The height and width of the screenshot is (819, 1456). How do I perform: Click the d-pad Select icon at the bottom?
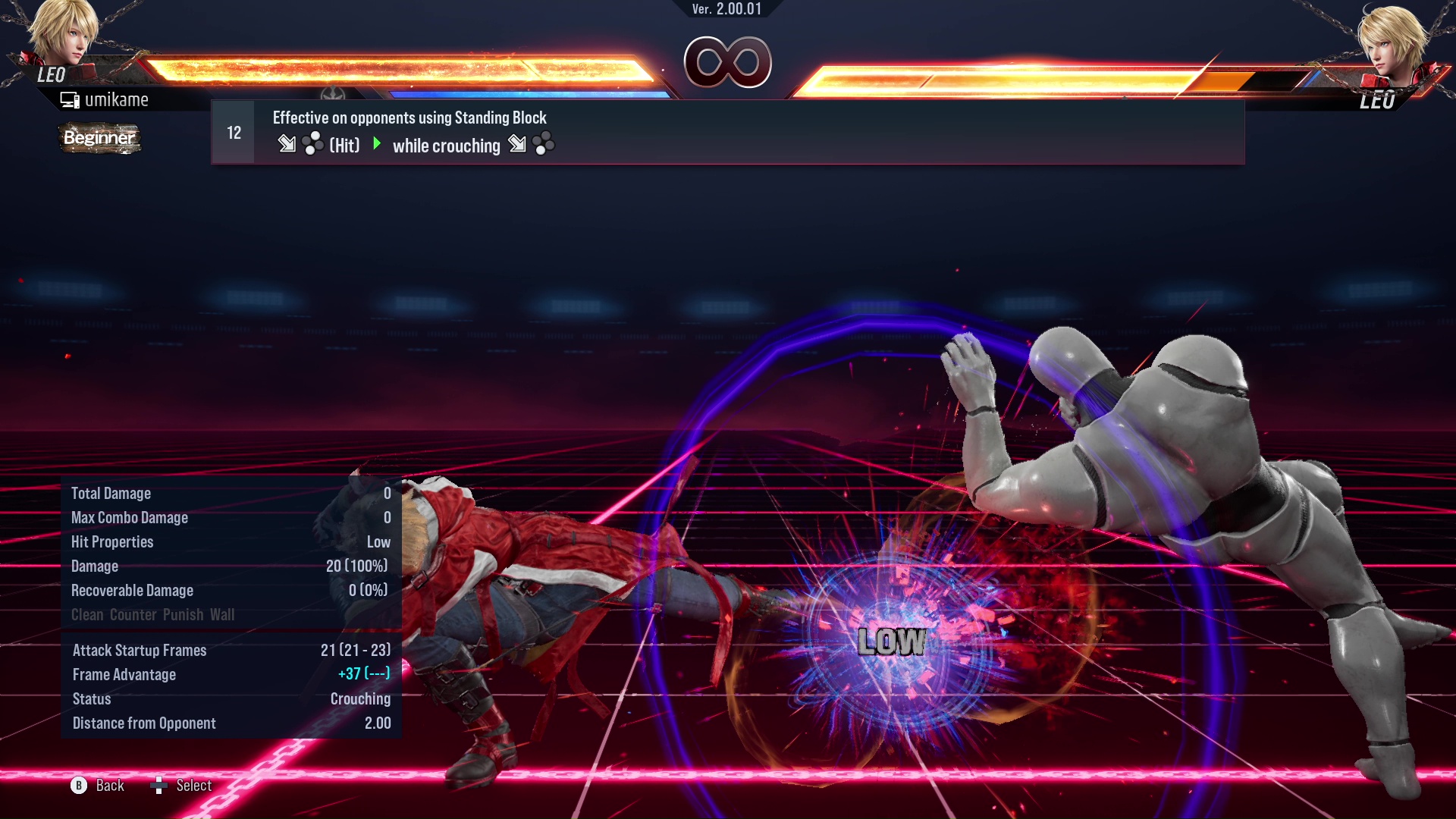coord(160,786)
